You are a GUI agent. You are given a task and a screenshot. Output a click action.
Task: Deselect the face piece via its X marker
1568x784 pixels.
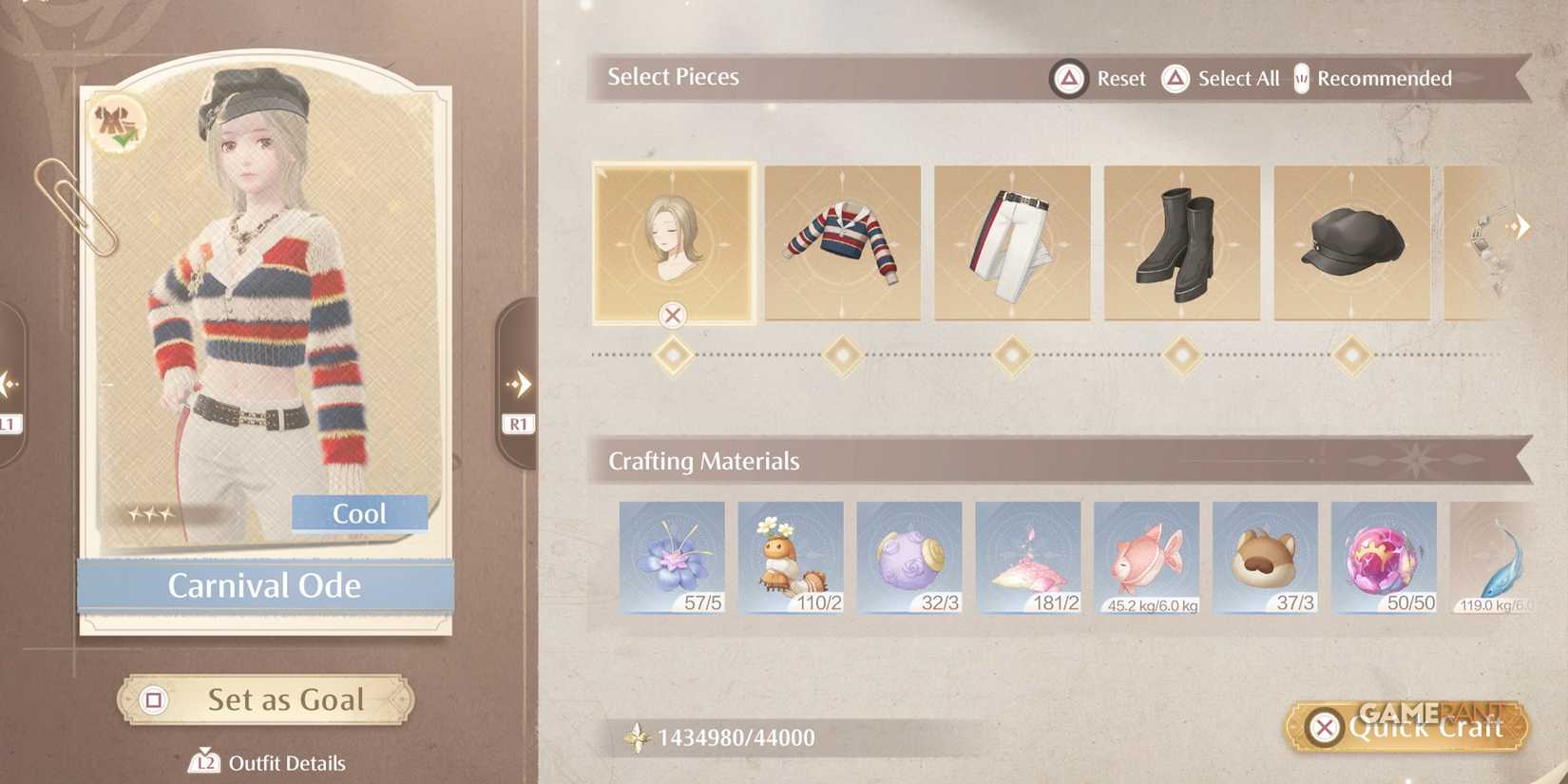[x=674, y=316]
